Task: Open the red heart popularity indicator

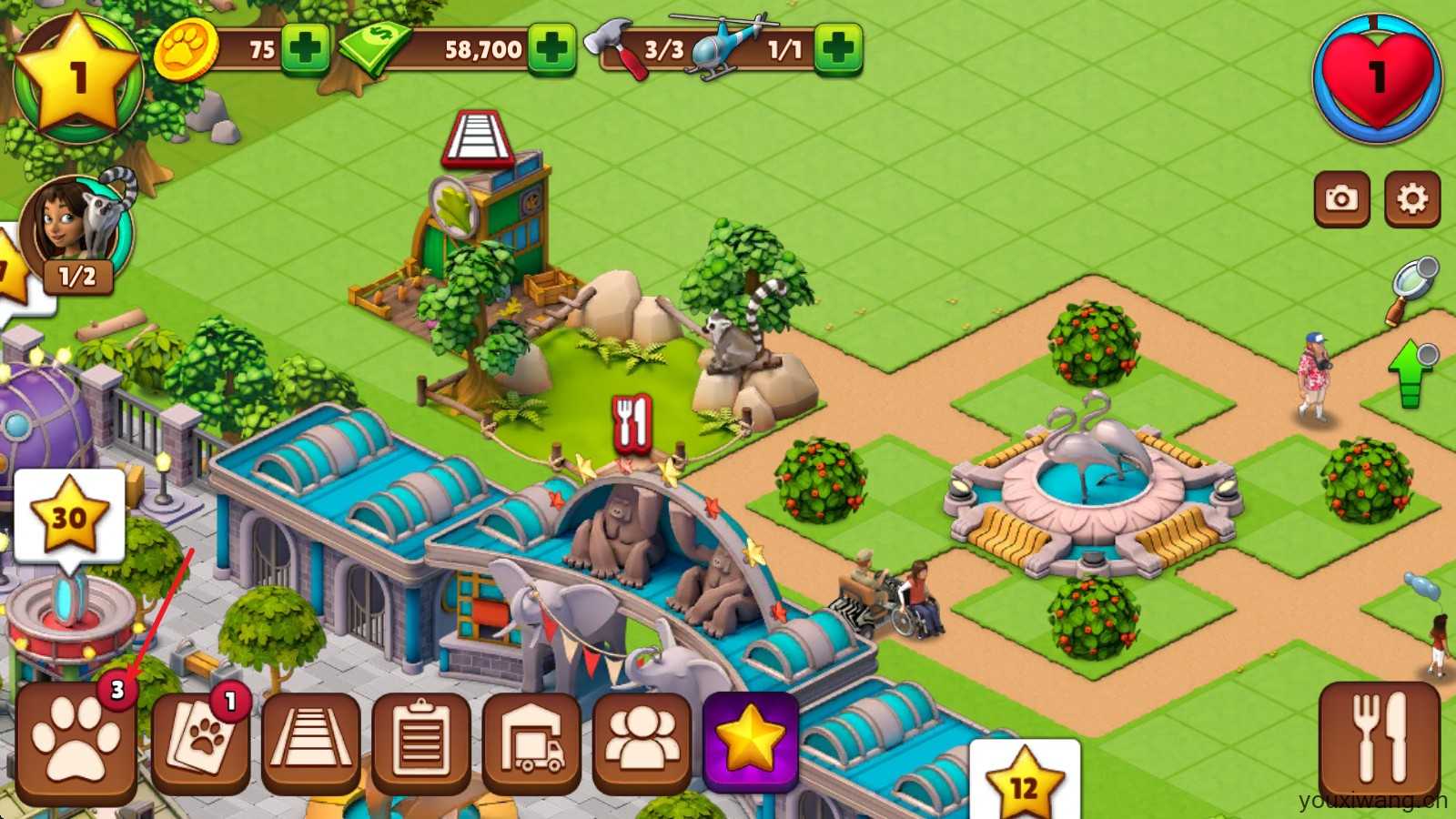Action: (x=1377, y=78)
